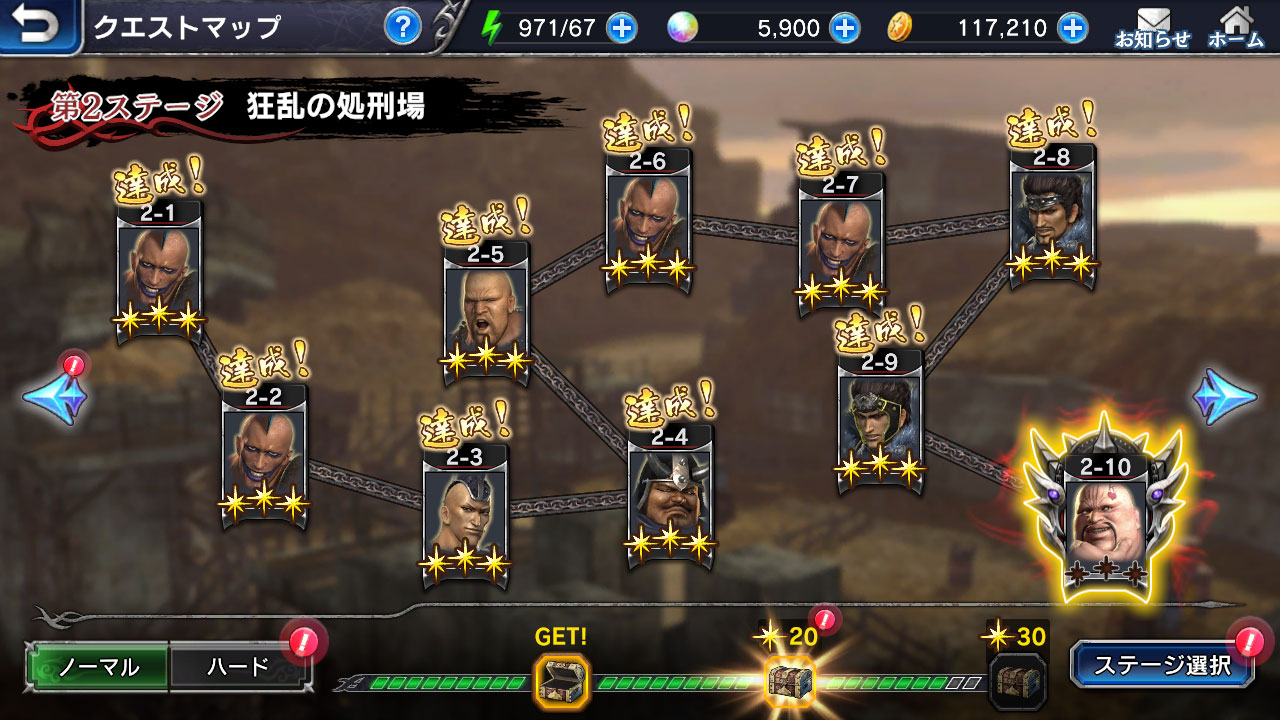
Task: Go back with the return arrow button
Action: [x=37, y=27]
